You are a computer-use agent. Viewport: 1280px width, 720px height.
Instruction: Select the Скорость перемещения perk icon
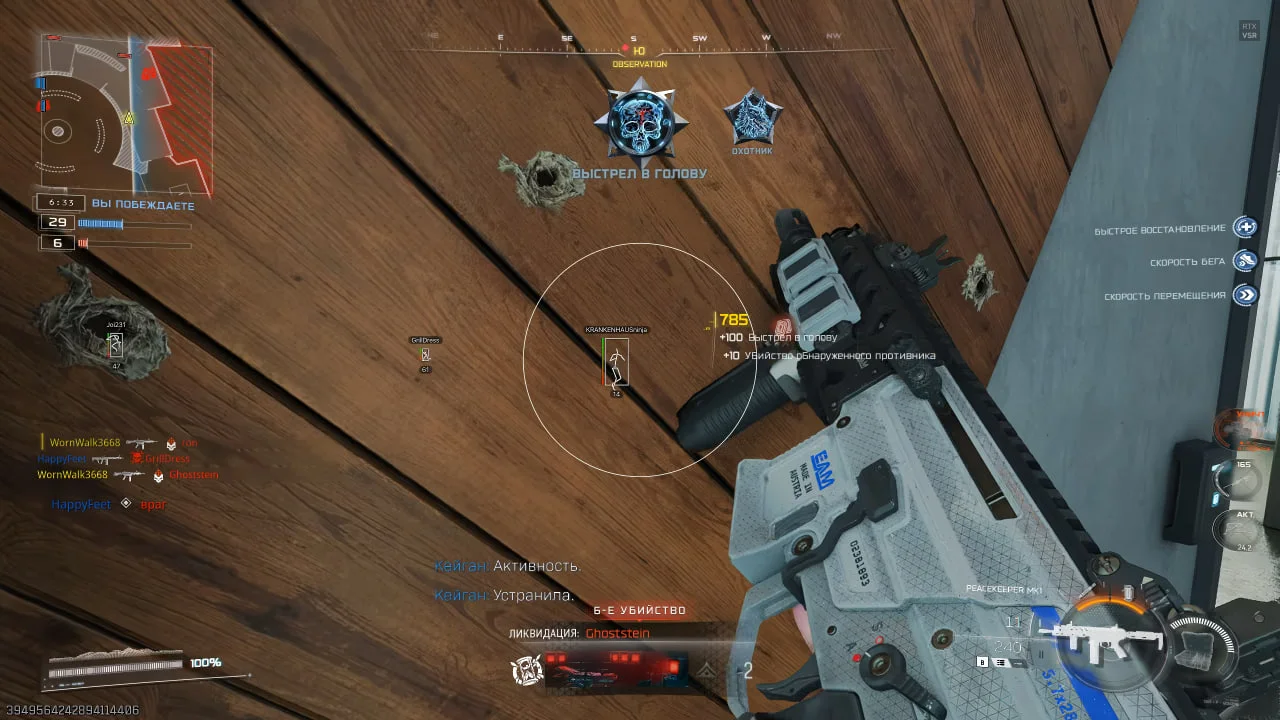tap(1245, 295)
